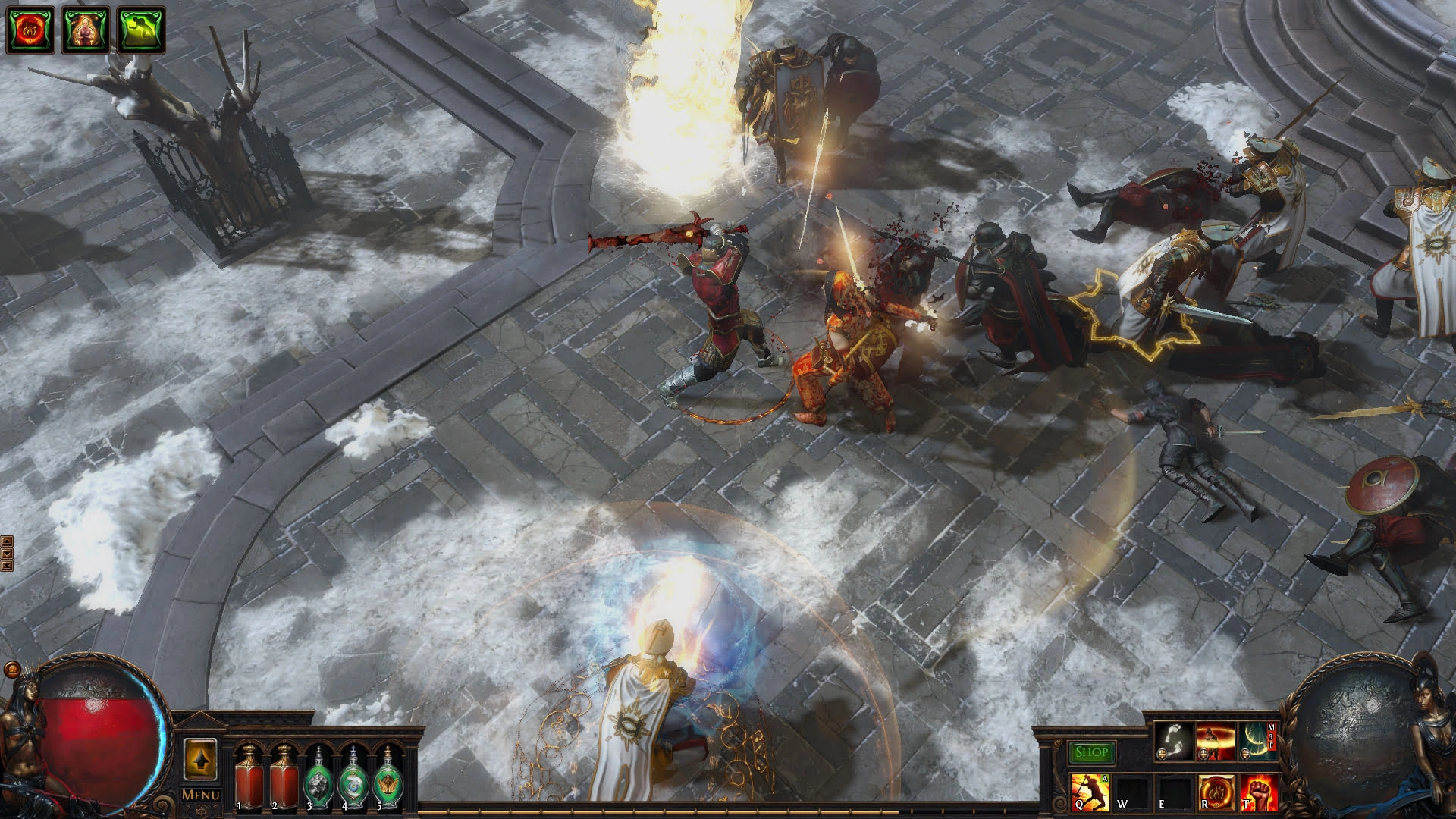Open the Menu button
Screen dimensions: 1456x819
pos(200,795)
